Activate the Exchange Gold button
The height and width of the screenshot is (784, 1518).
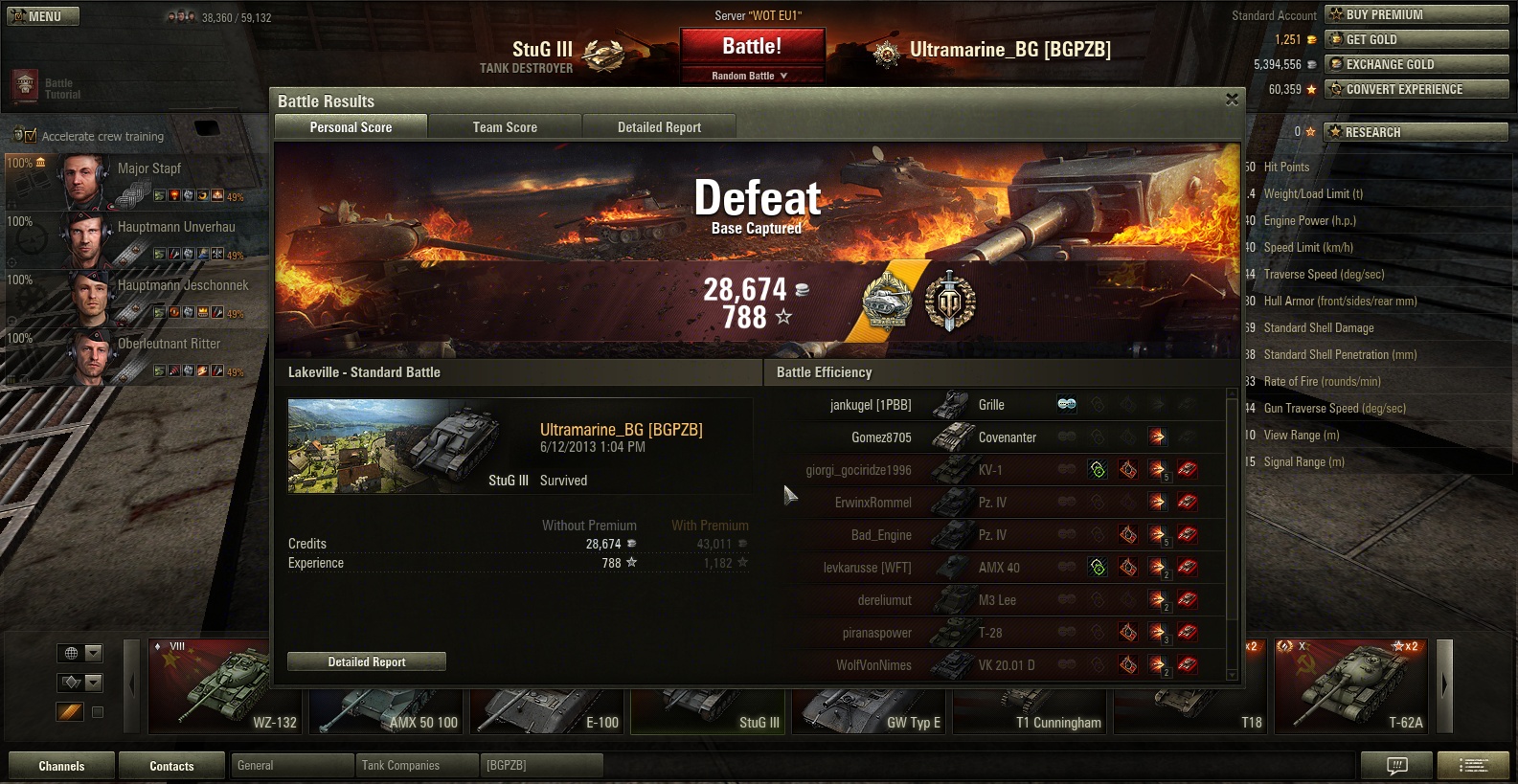point(1416,64)
